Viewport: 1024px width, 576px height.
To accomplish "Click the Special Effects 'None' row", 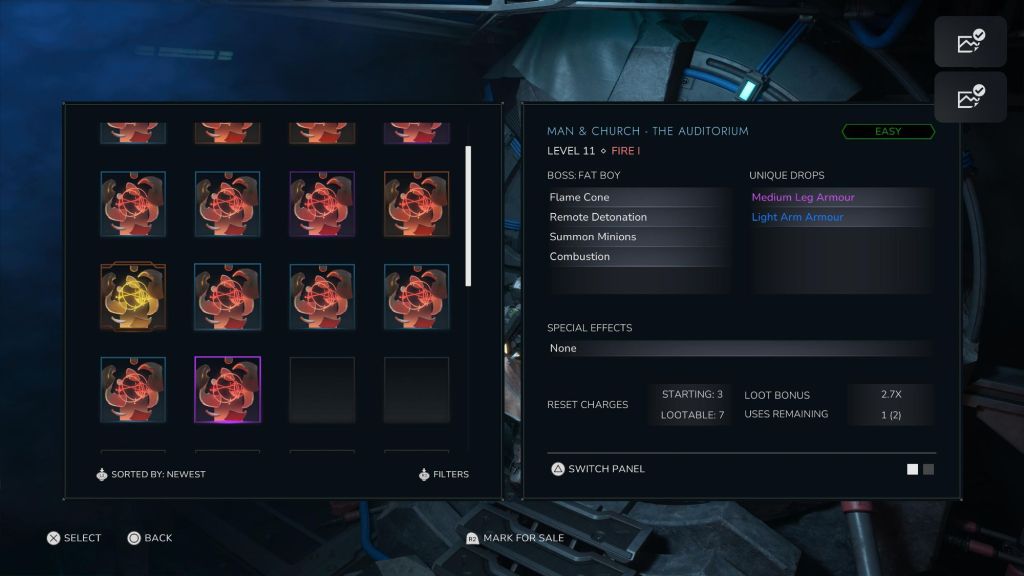I will point(738,348).
